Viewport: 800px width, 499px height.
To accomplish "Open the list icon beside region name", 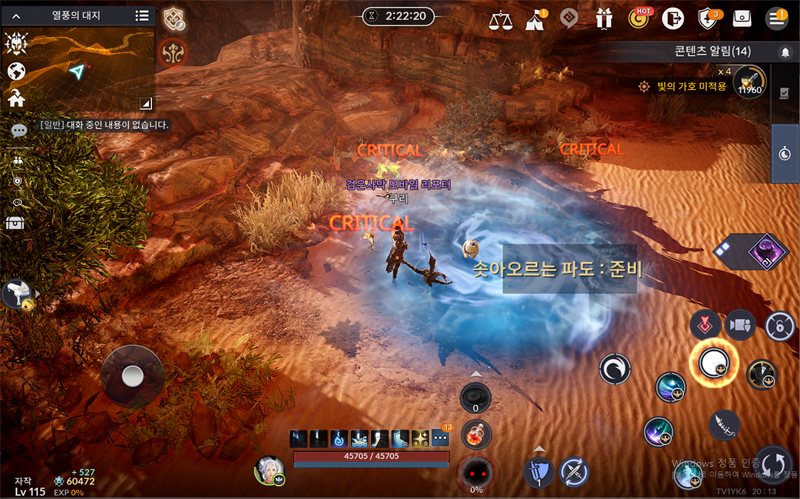I will [x=142, y=16].
